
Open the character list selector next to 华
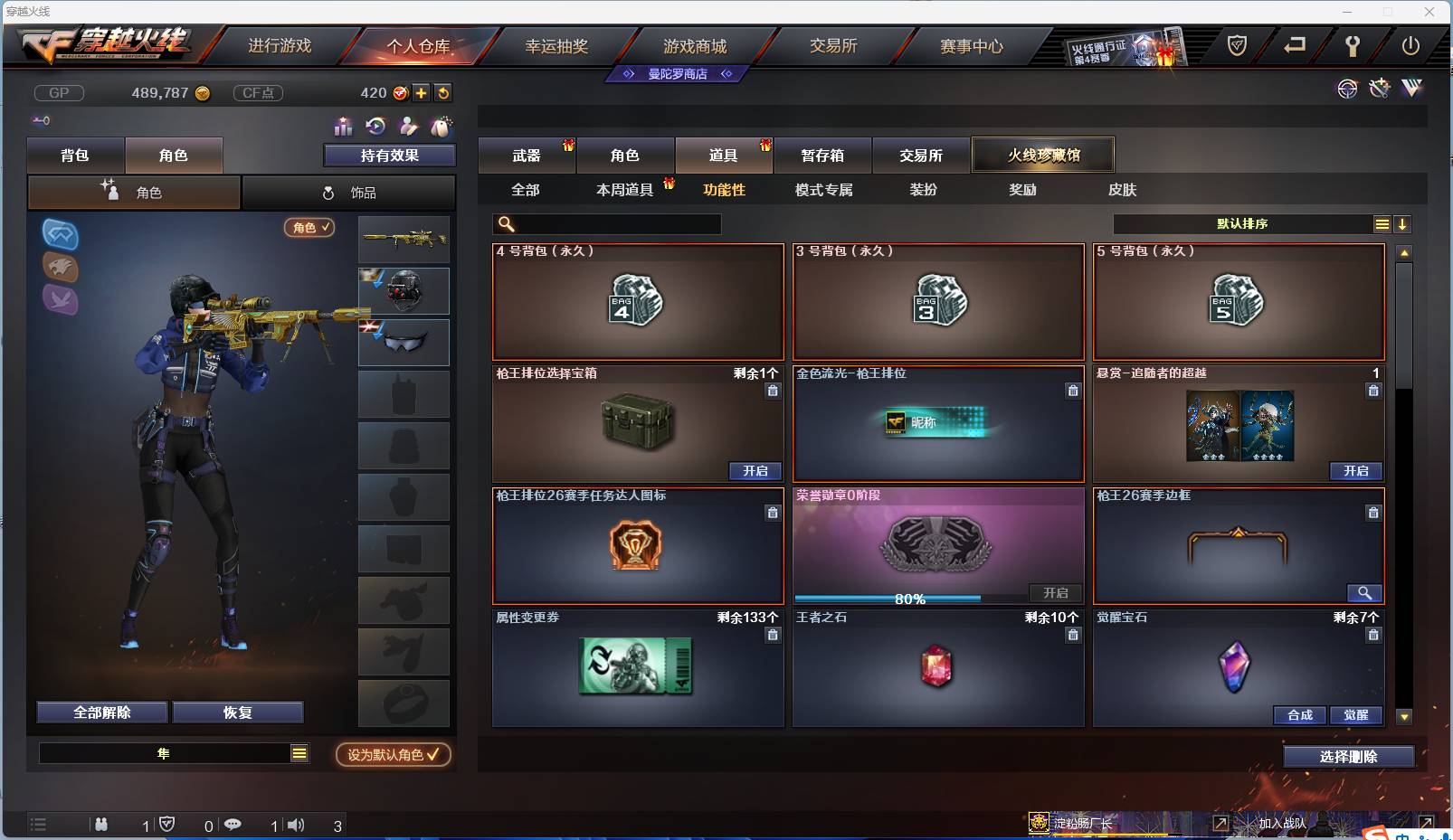tap(299, 752)
